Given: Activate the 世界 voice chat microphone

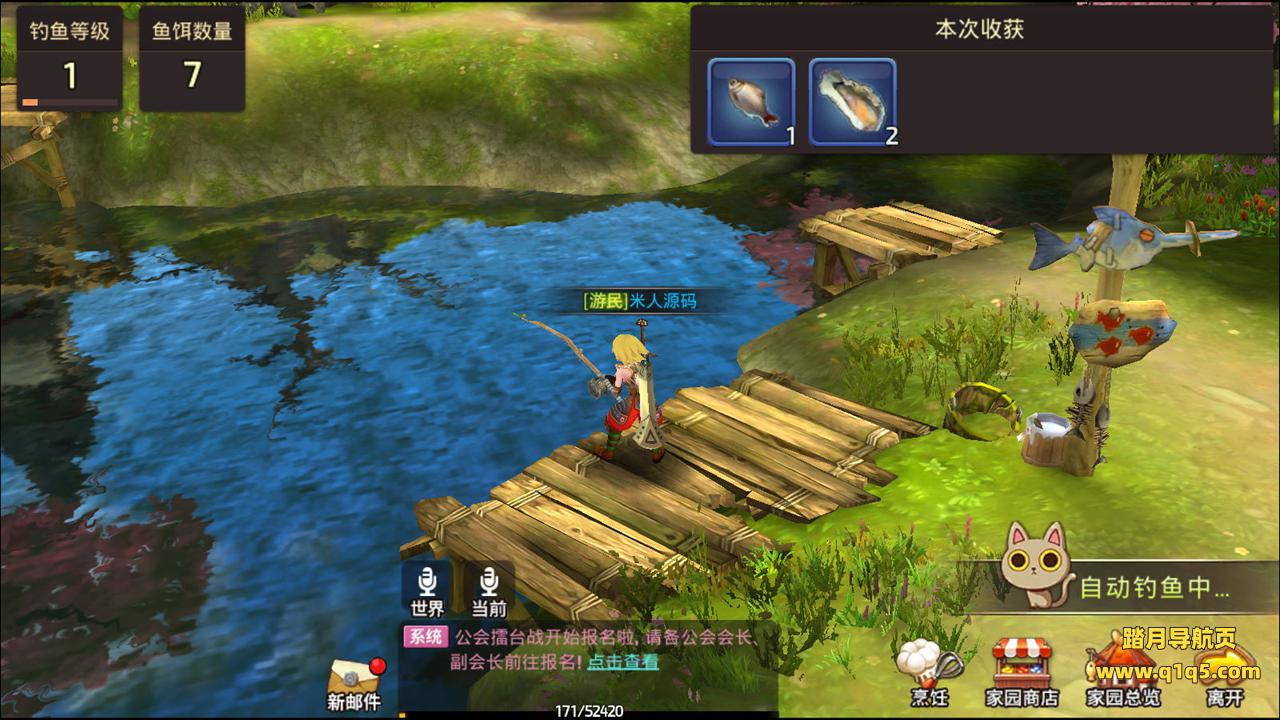Looking at the screenshot, I should tap(427, 589).
